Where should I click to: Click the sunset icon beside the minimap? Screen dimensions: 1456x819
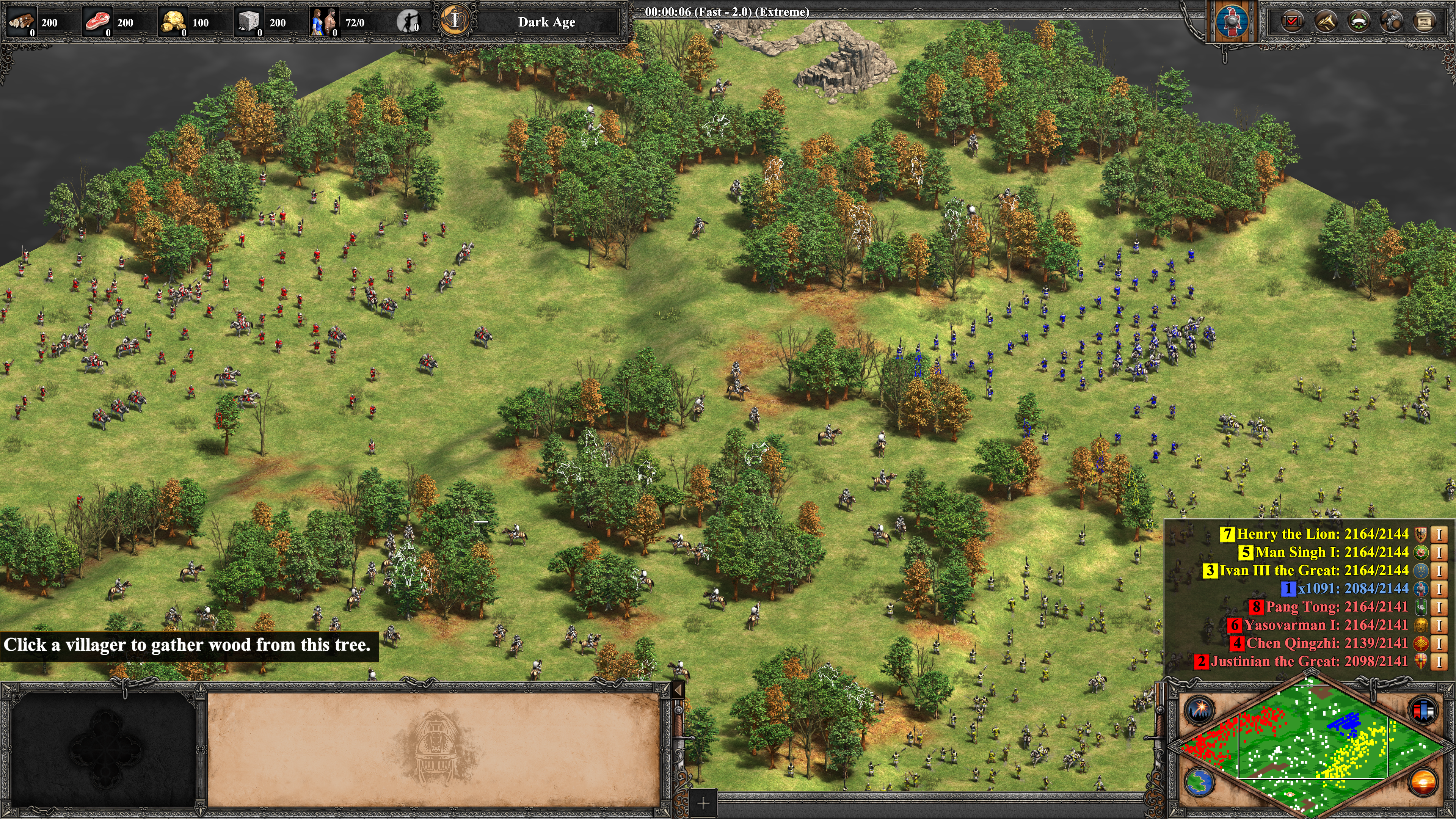[1423, 782]
